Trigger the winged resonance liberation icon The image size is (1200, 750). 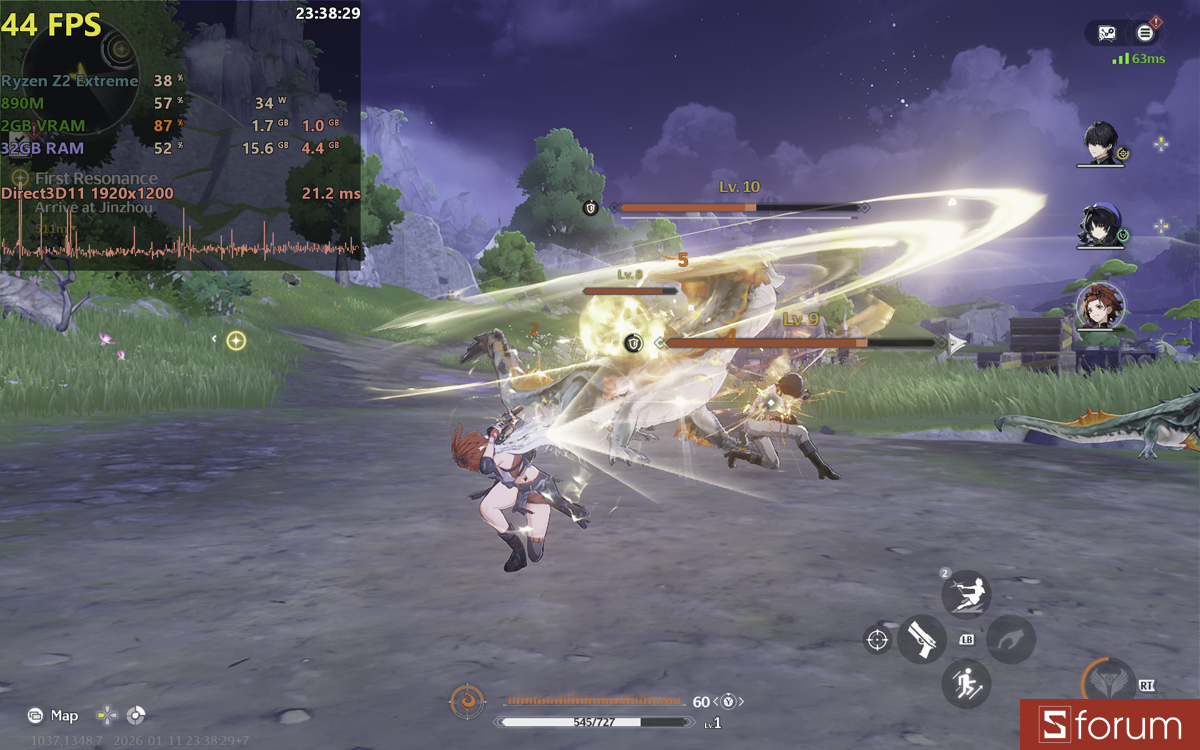pyautogui.click(x=1107, y=683)
